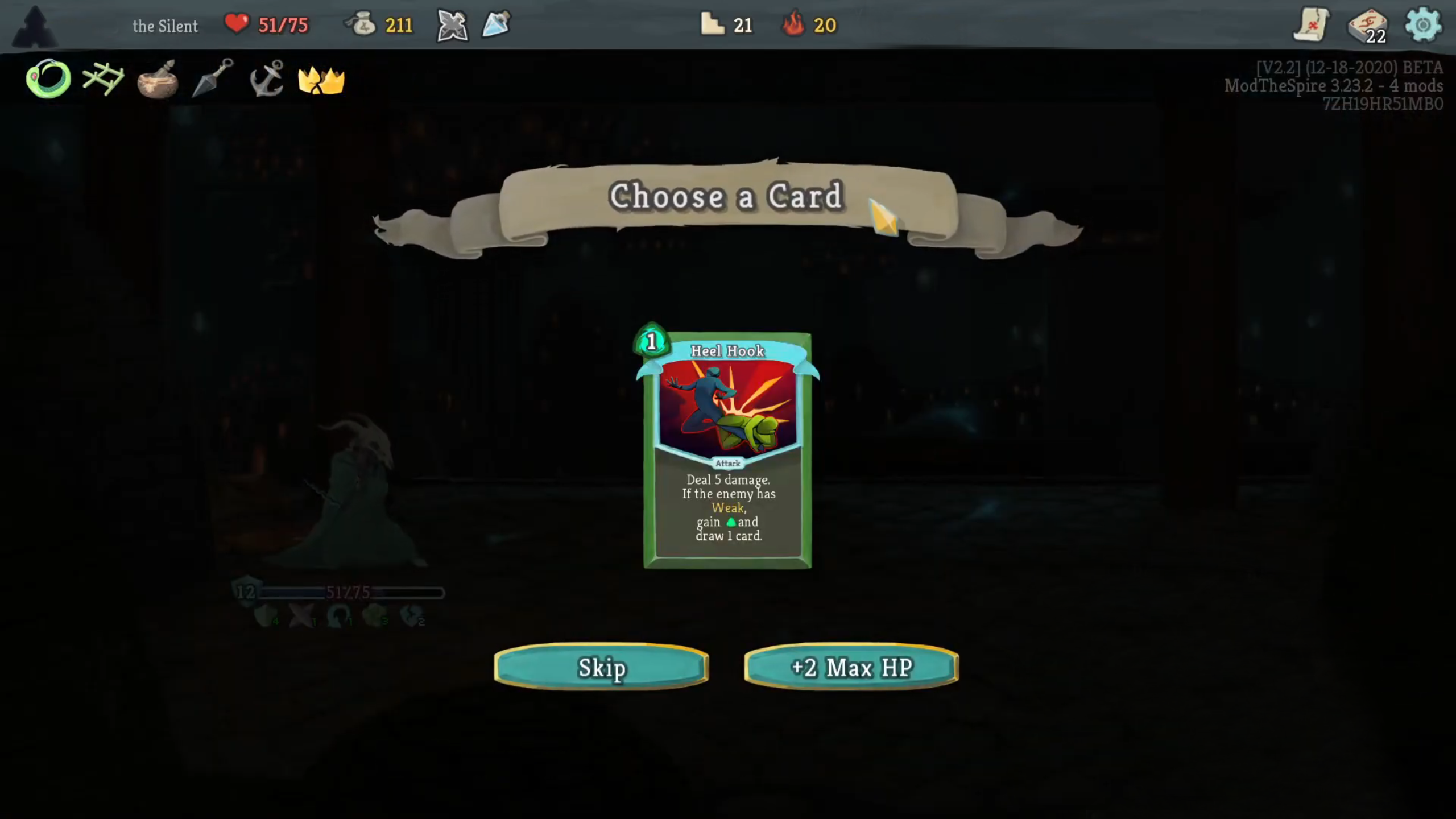The image size is (1456, 819).
Task: Inspect the green snake ring relic
Action: click(x=48, y=80)
